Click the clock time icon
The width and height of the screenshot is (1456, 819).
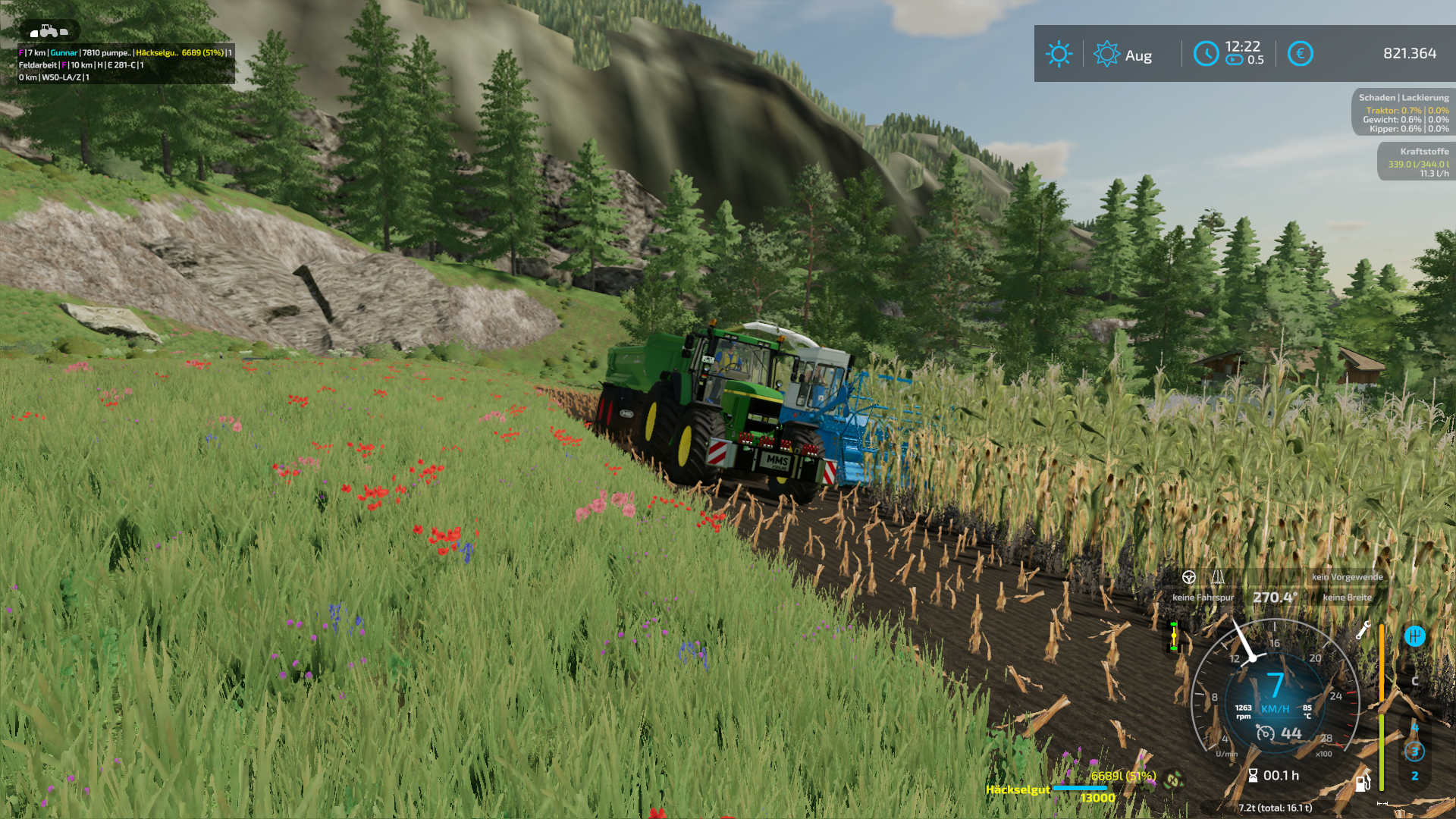pyautogui.click(x=1206, y=54)
